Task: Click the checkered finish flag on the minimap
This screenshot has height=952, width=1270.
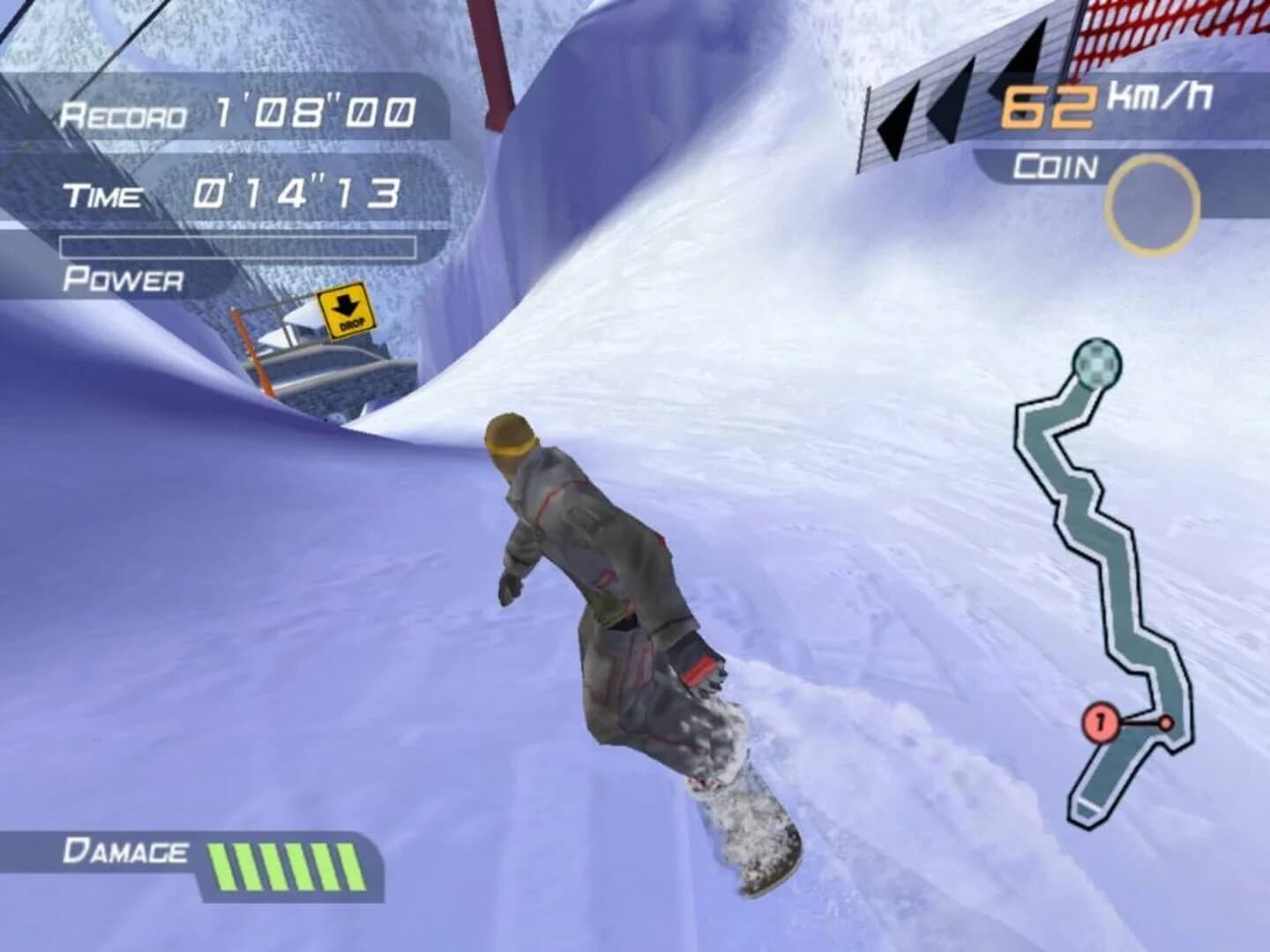Action: (1096, 364)
